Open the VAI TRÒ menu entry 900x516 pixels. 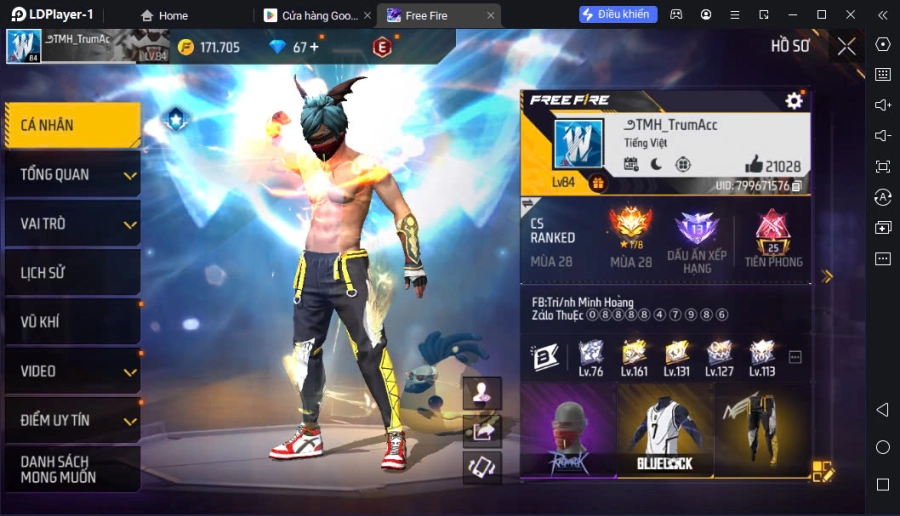[70, 224]
